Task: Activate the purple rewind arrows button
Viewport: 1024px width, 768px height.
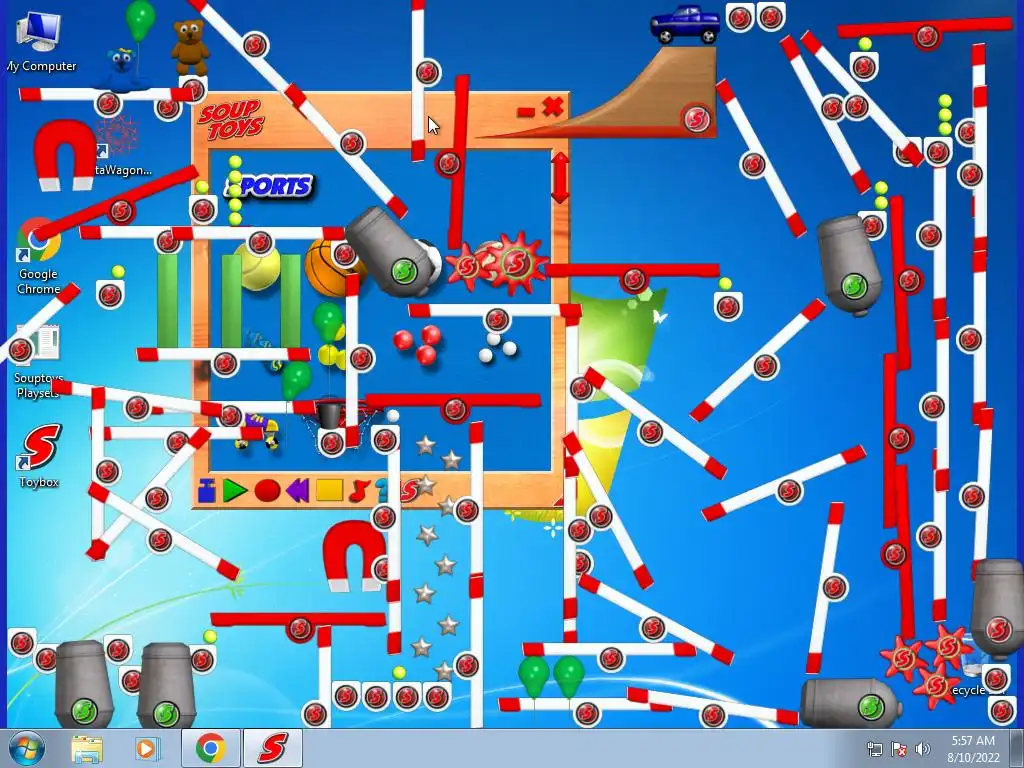Action: [x=297, y=490]
